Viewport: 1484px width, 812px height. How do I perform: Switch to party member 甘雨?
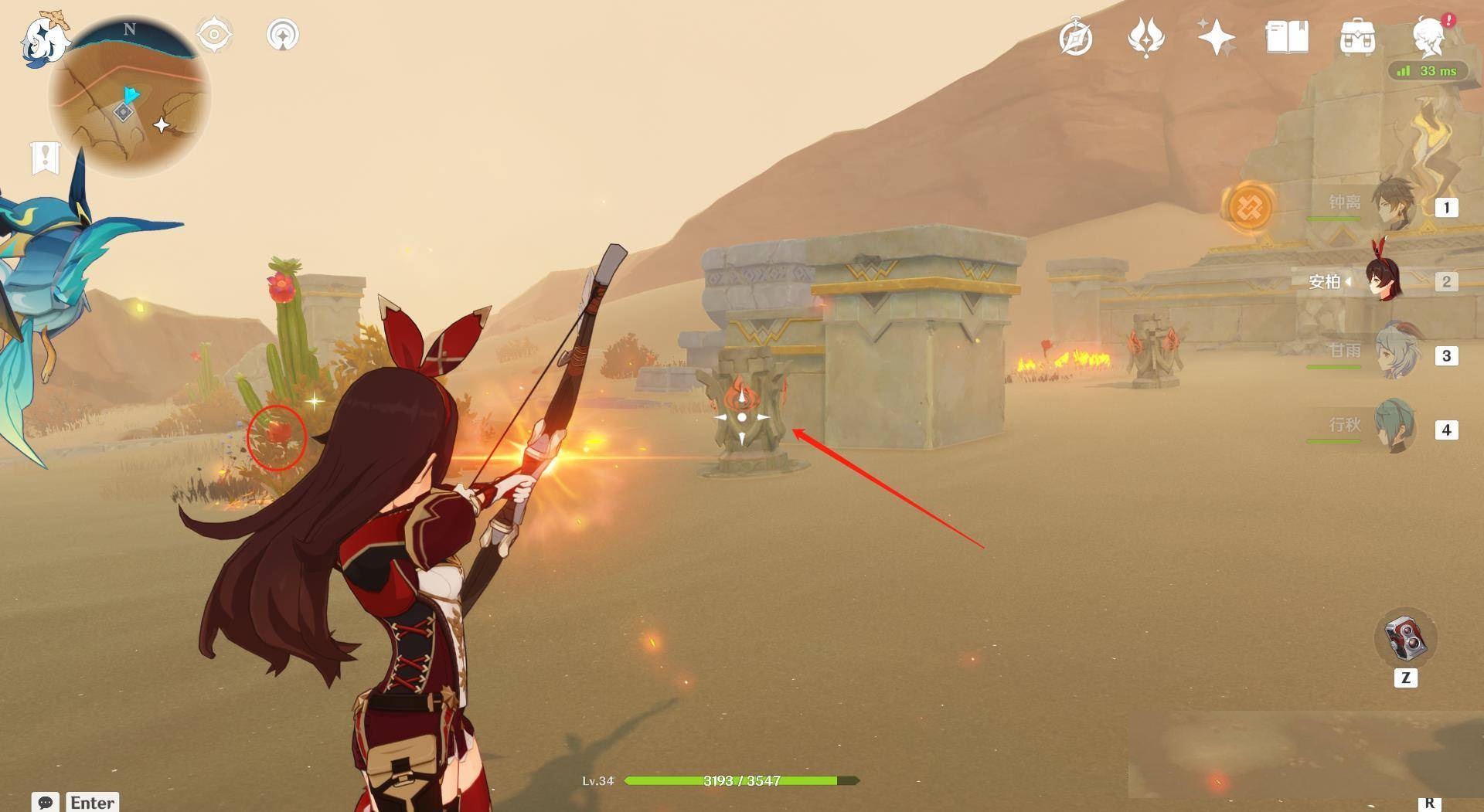pos(1394,354)
